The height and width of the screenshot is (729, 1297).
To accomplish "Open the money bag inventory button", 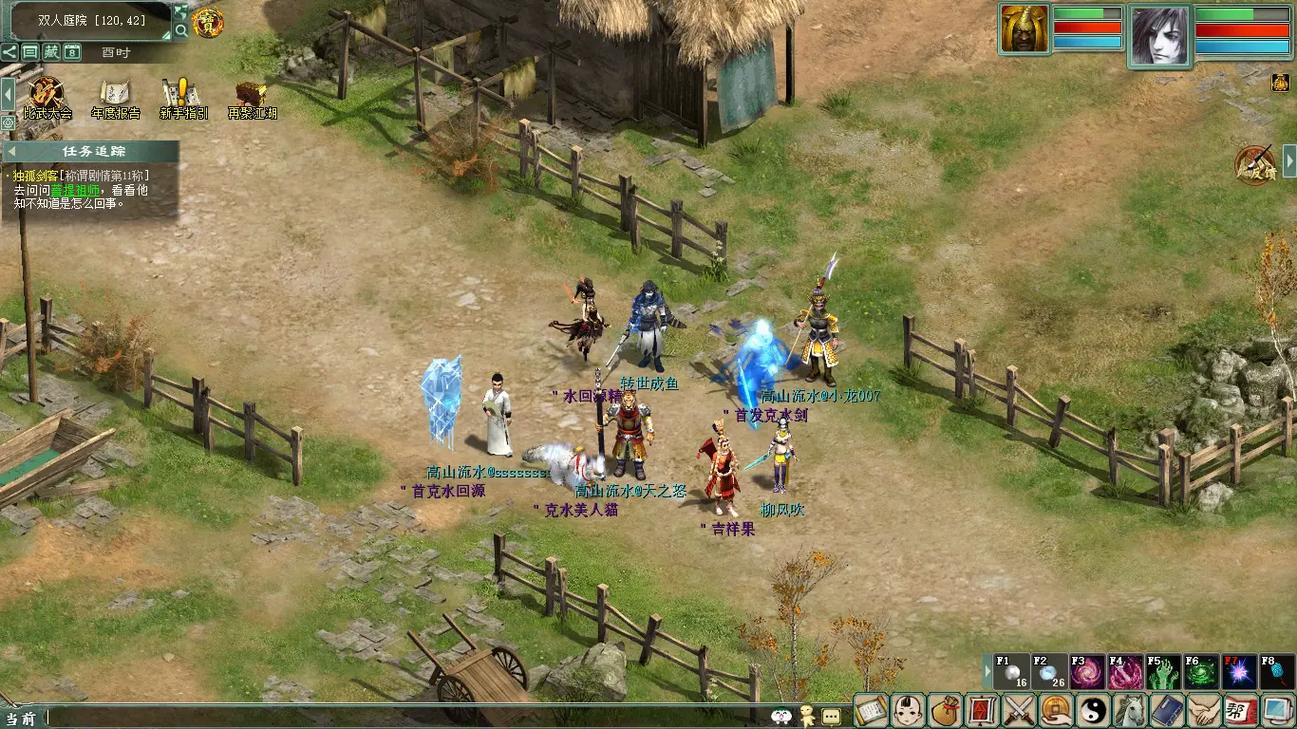I will pyautogui.click(x=945, y=711).
